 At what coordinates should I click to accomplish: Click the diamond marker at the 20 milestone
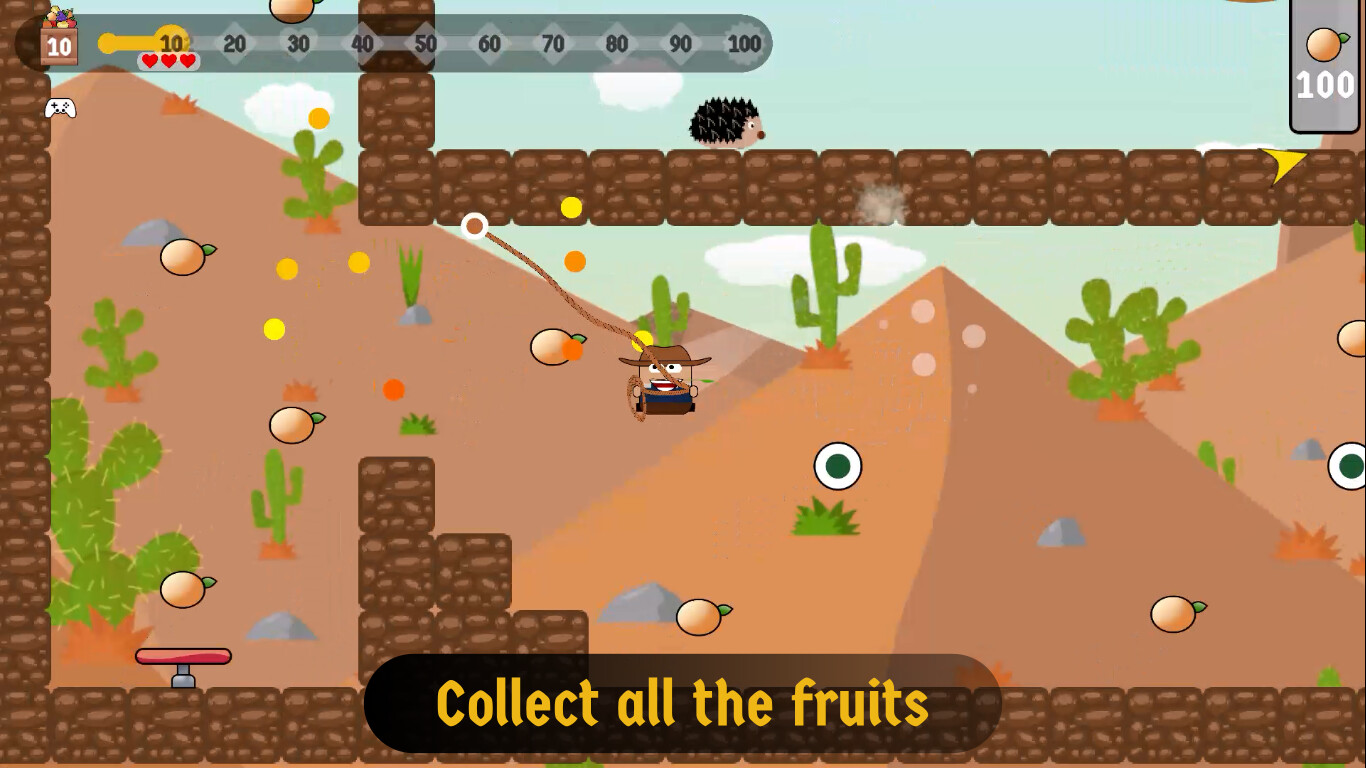point(235,44)
